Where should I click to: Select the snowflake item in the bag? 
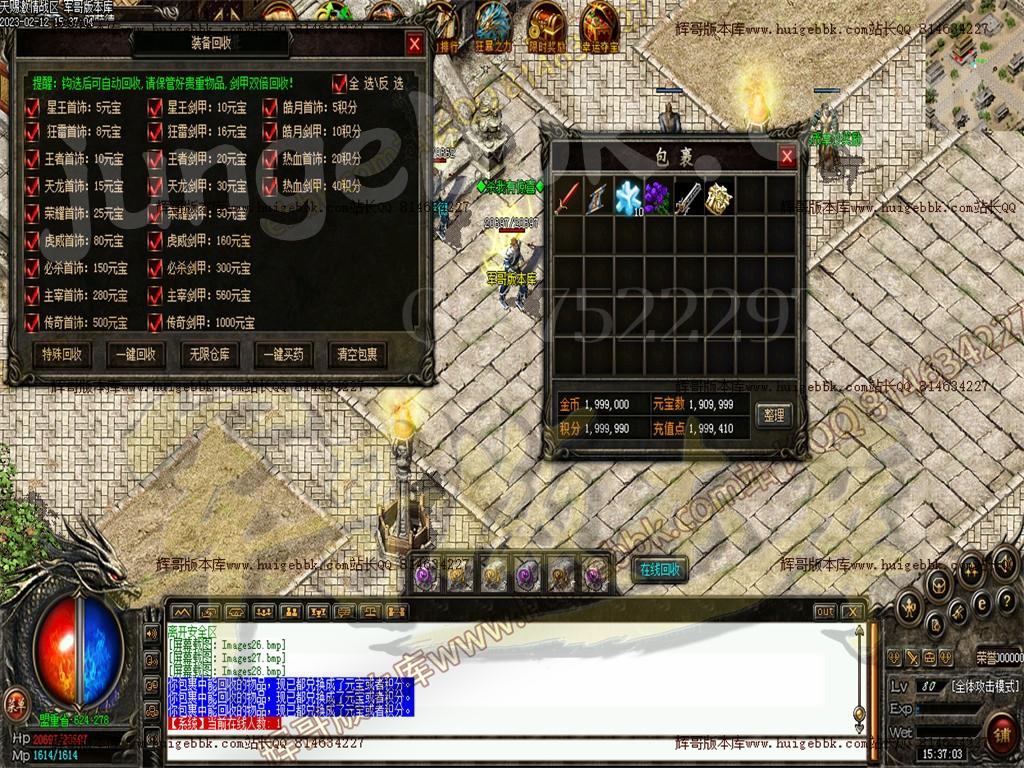629,195
